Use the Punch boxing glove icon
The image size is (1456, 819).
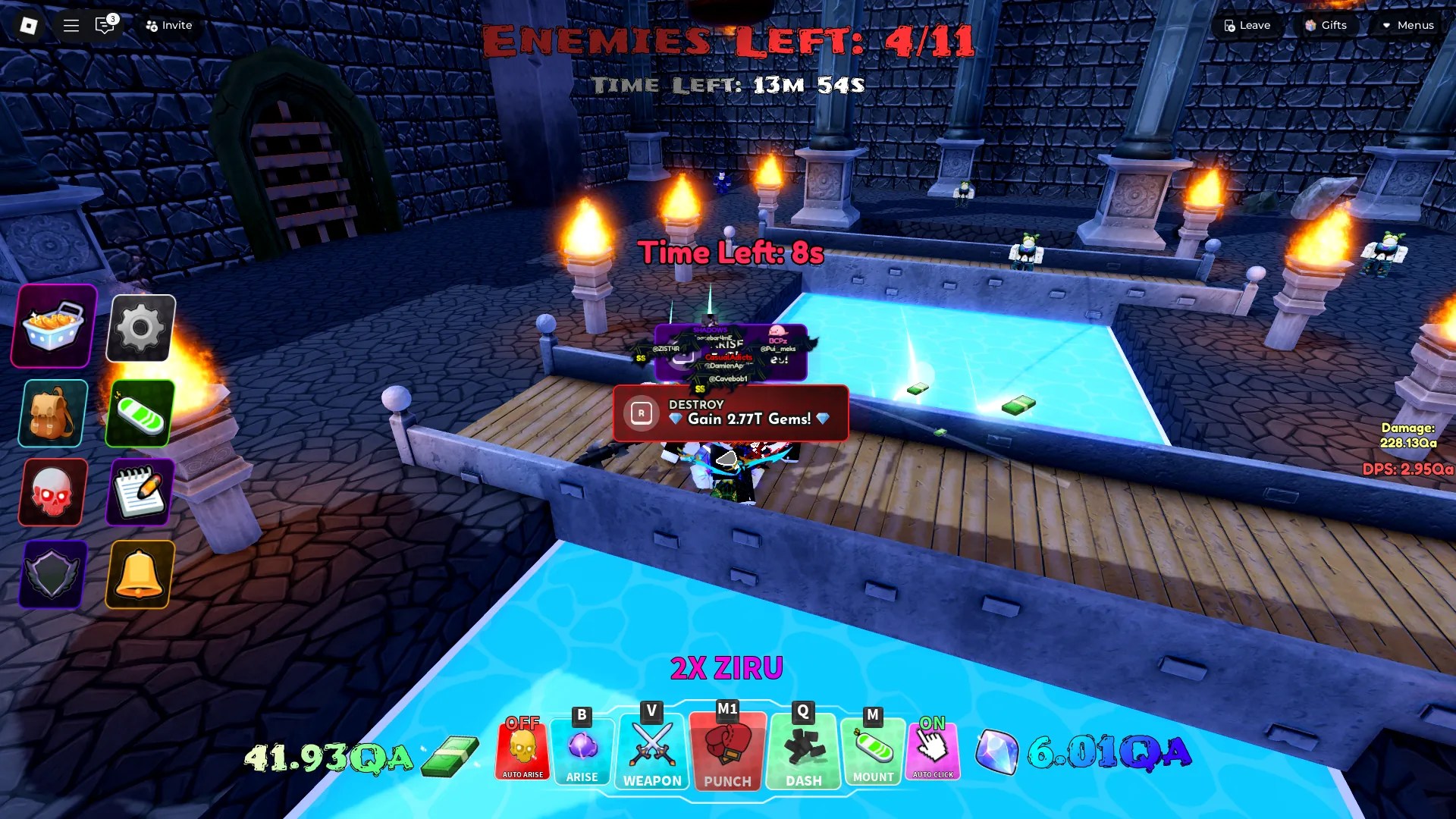click(x=726, y=751)
